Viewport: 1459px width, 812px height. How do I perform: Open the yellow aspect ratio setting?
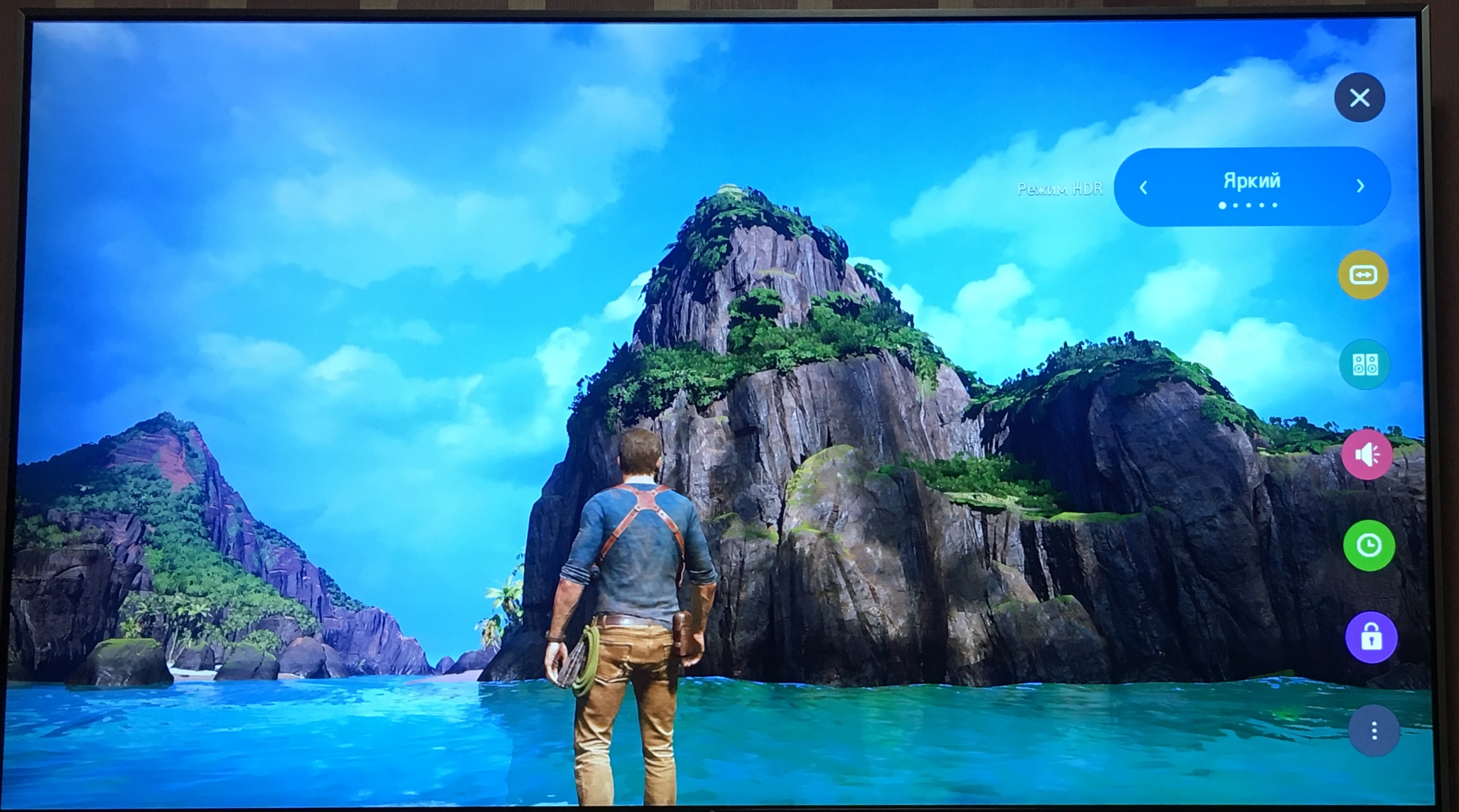pos(1363,275)
